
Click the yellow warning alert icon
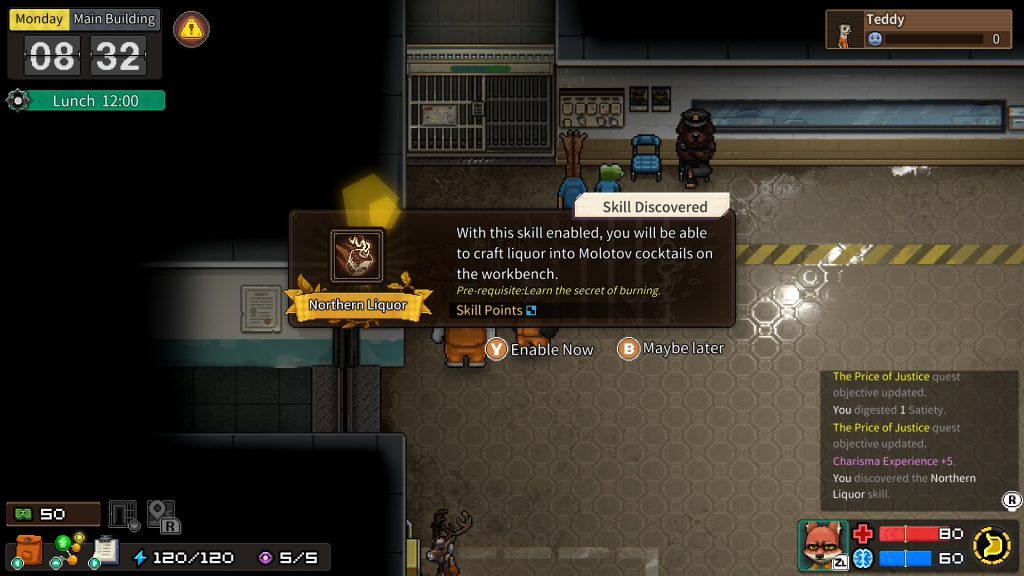191,29
